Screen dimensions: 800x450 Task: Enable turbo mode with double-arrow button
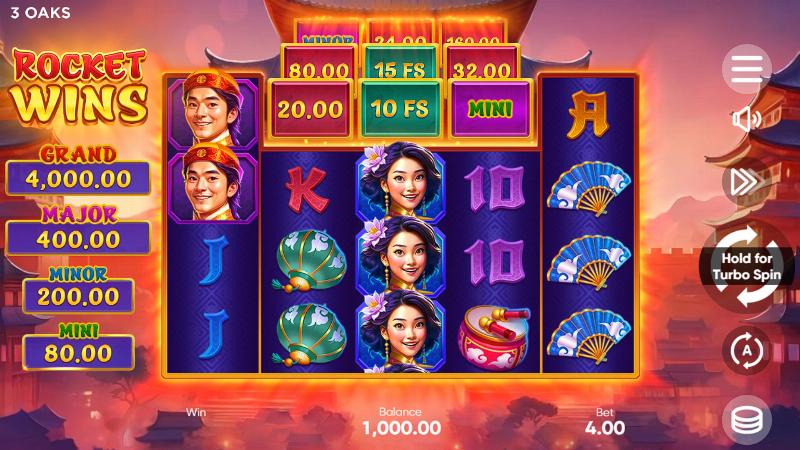click(746, 181)
